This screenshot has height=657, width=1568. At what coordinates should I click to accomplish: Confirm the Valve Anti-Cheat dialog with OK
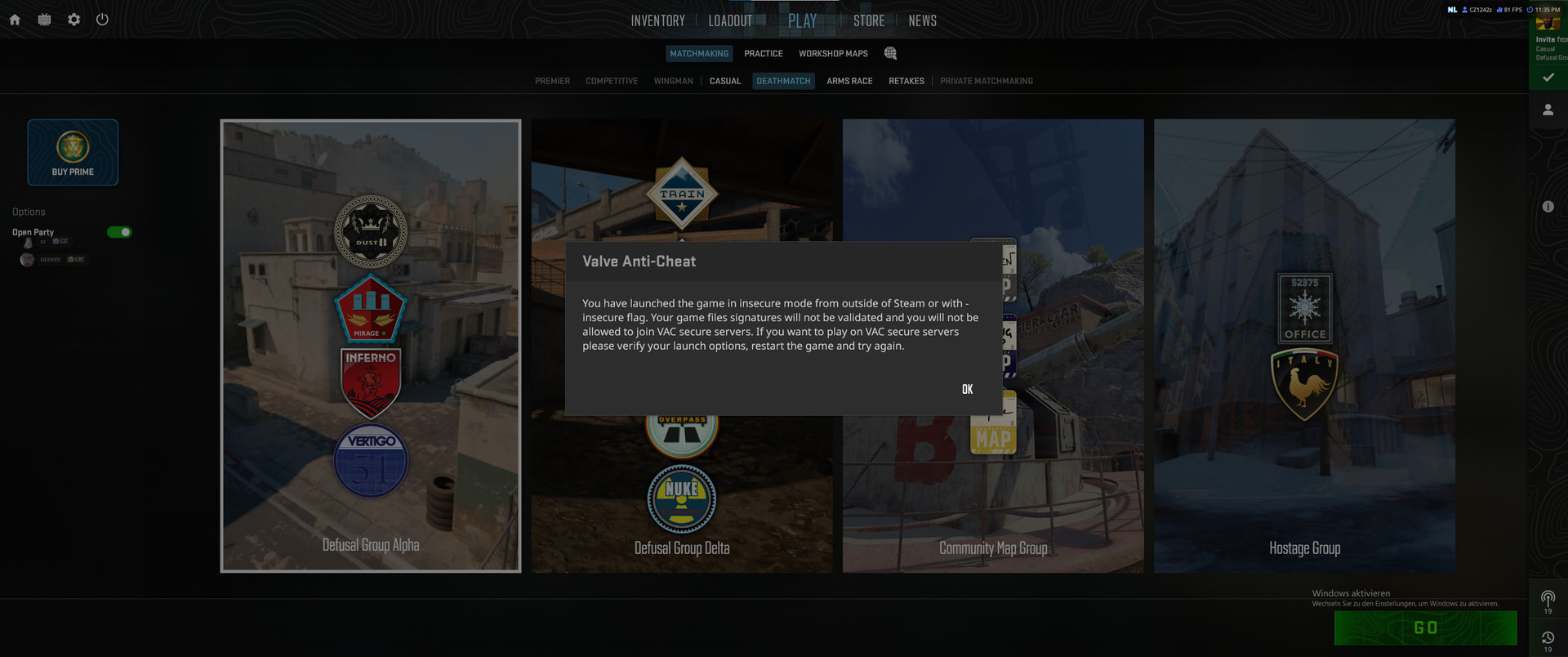click(x=967, y=389)
